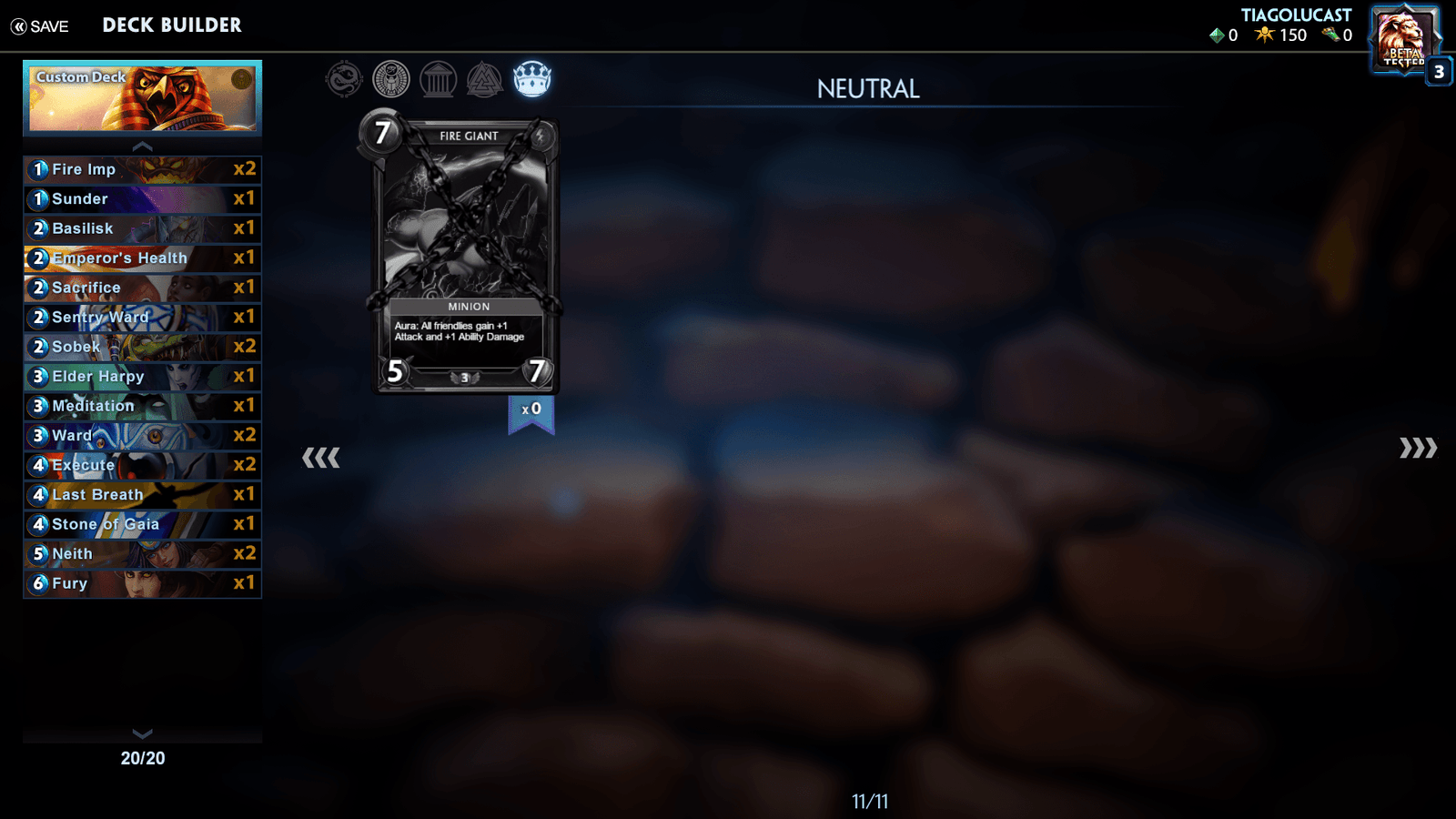Pick the Fury card row
The image size is (1456, 819).
click(143, 583)
